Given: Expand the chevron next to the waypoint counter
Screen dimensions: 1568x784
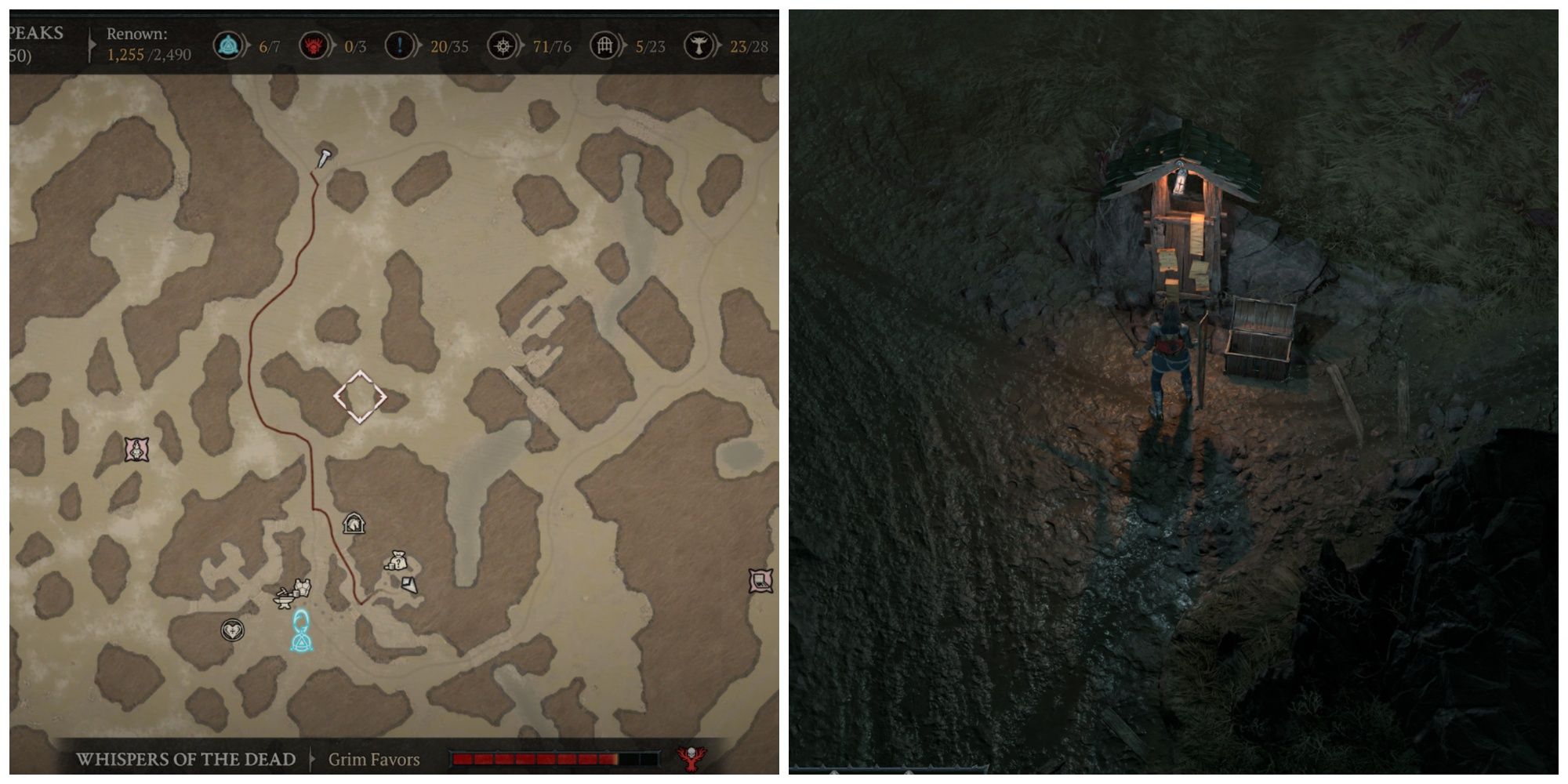Looking at the screenshot, I should 245,45.
